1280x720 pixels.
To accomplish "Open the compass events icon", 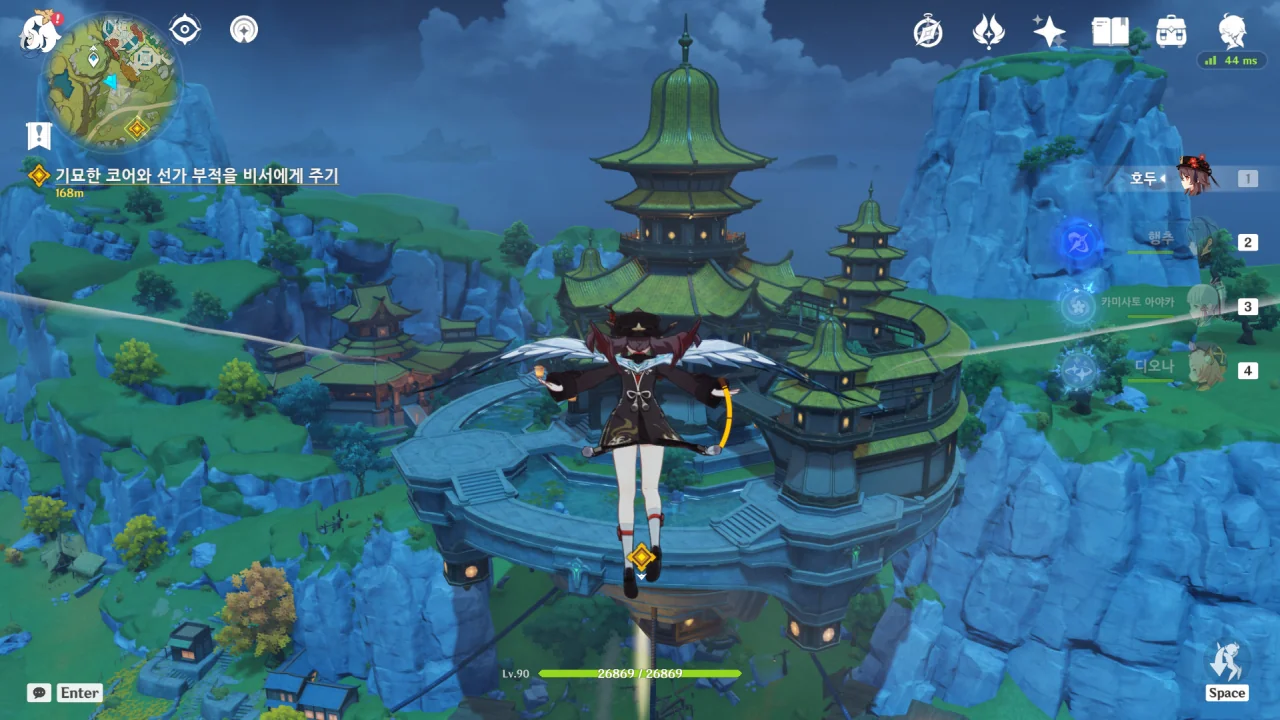I will (x=928, y=32).
